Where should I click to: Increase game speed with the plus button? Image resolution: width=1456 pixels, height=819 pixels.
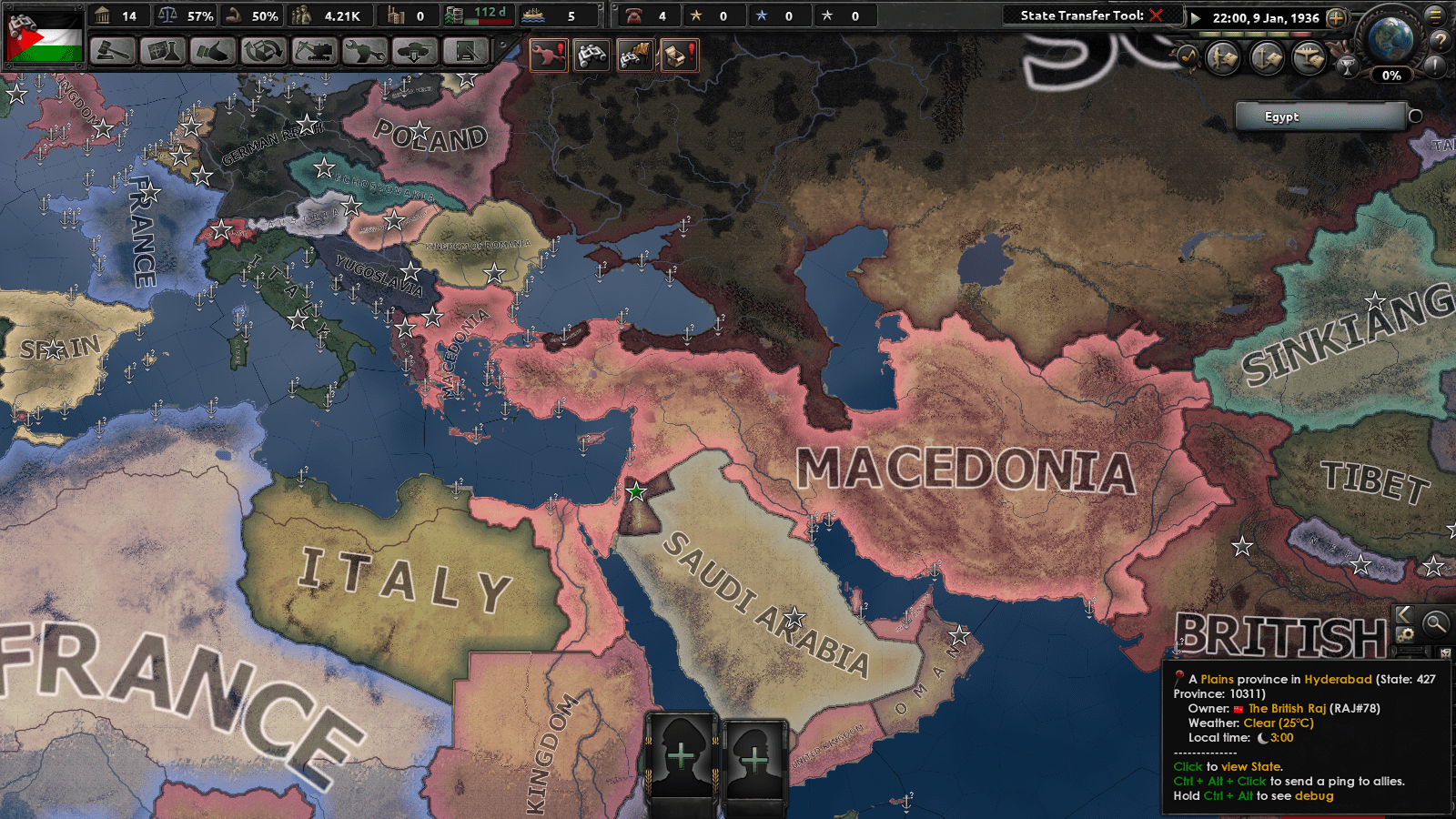click(x=1336, y=17)
